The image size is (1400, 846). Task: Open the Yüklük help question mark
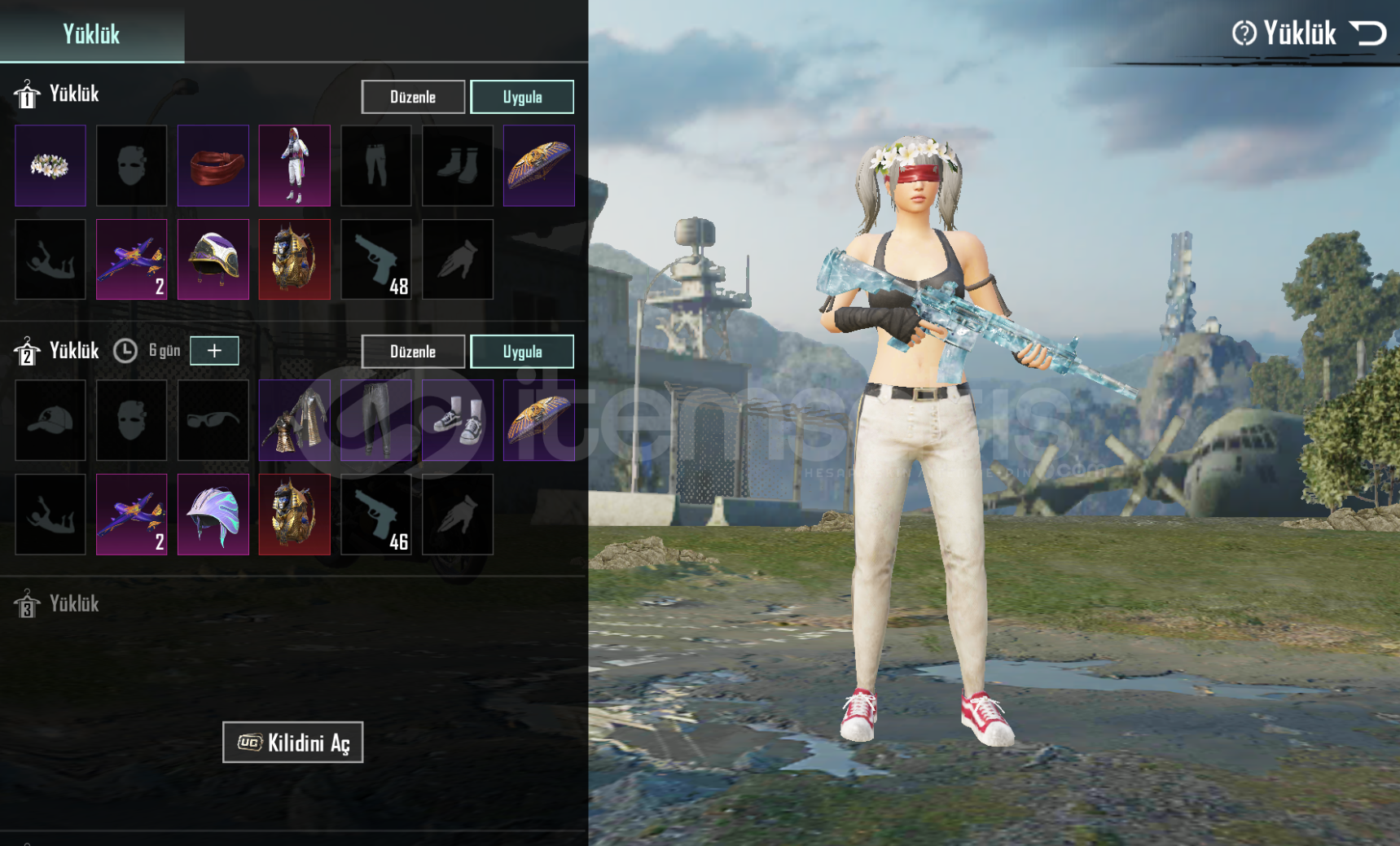(x=1244, y=33)
